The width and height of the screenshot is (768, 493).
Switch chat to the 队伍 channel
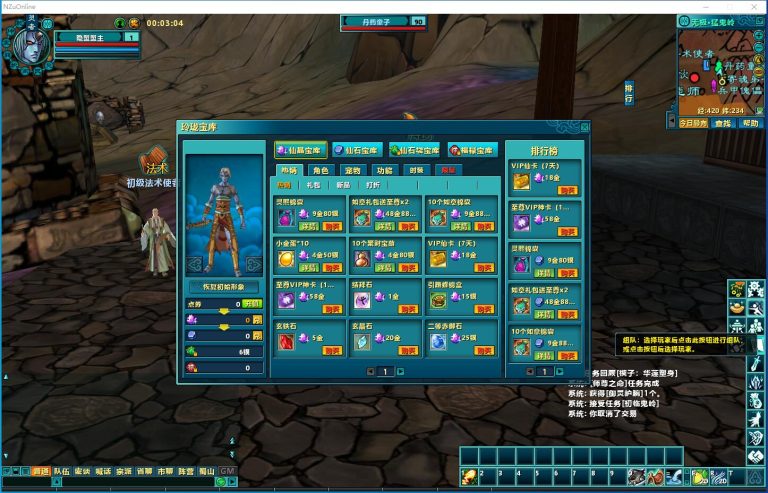[x=62, y=470]
